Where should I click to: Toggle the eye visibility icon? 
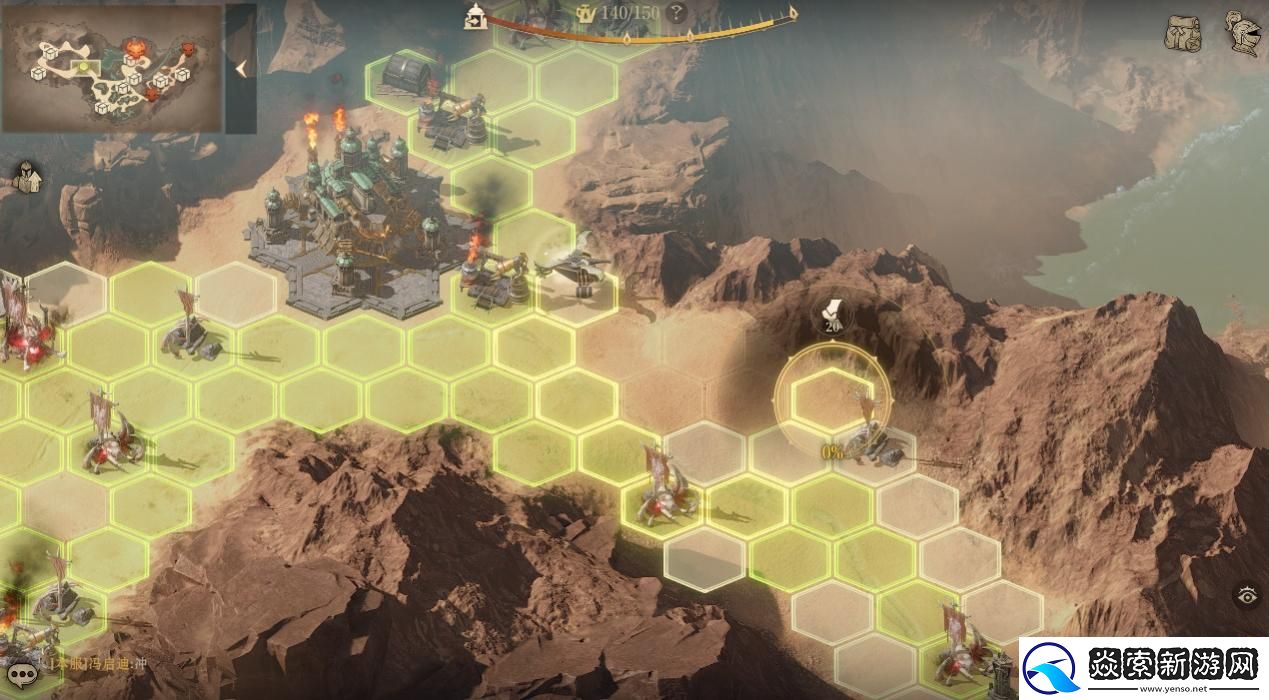pyautogui.click(x=1247, y=596)
